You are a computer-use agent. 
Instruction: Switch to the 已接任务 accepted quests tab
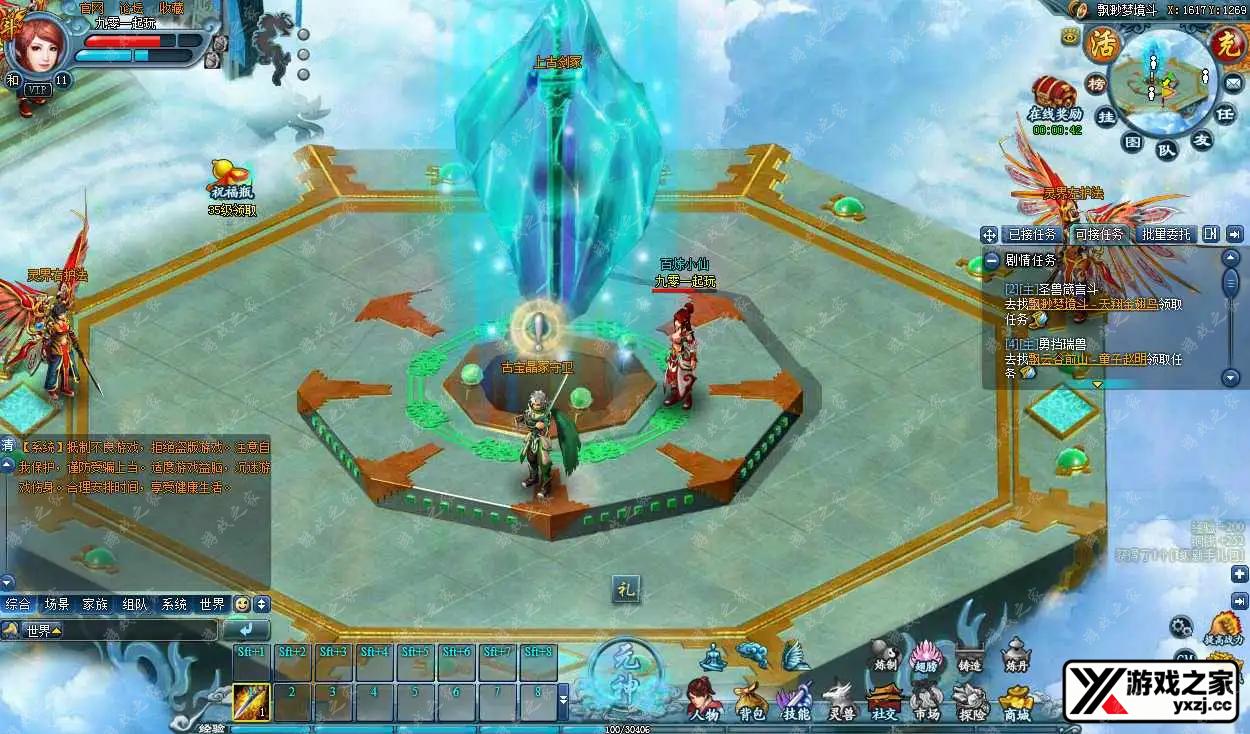(1031, 234)
